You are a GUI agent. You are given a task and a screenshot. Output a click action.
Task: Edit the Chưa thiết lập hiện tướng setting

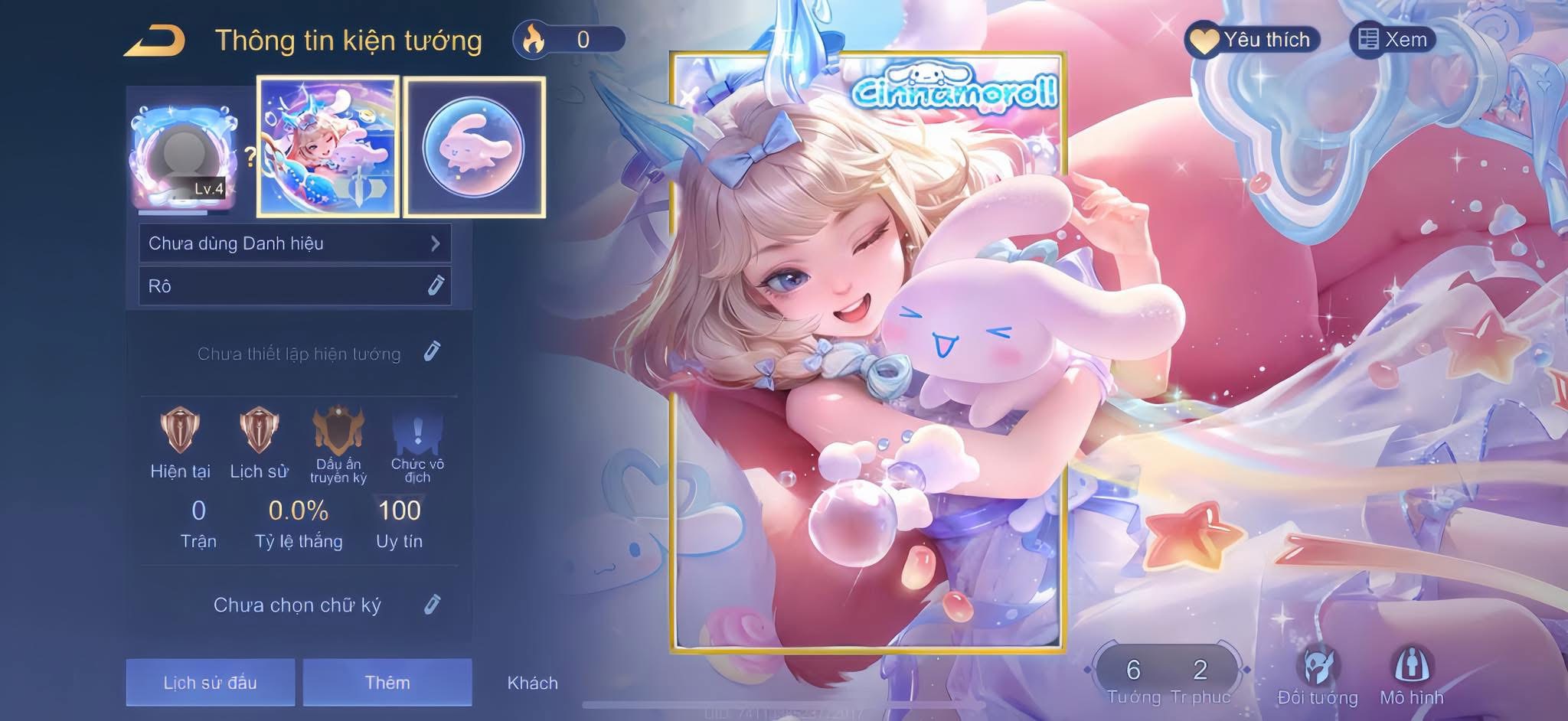432,352
